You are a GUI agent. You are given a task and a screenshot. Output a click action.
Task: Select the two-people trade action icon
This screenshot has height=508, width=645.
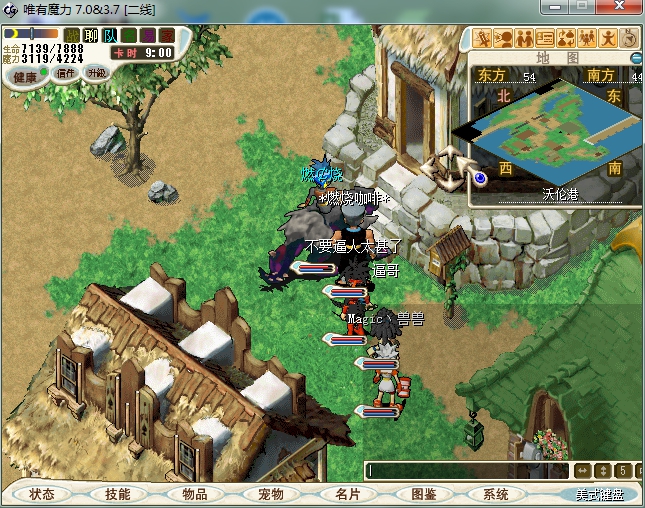524,39
